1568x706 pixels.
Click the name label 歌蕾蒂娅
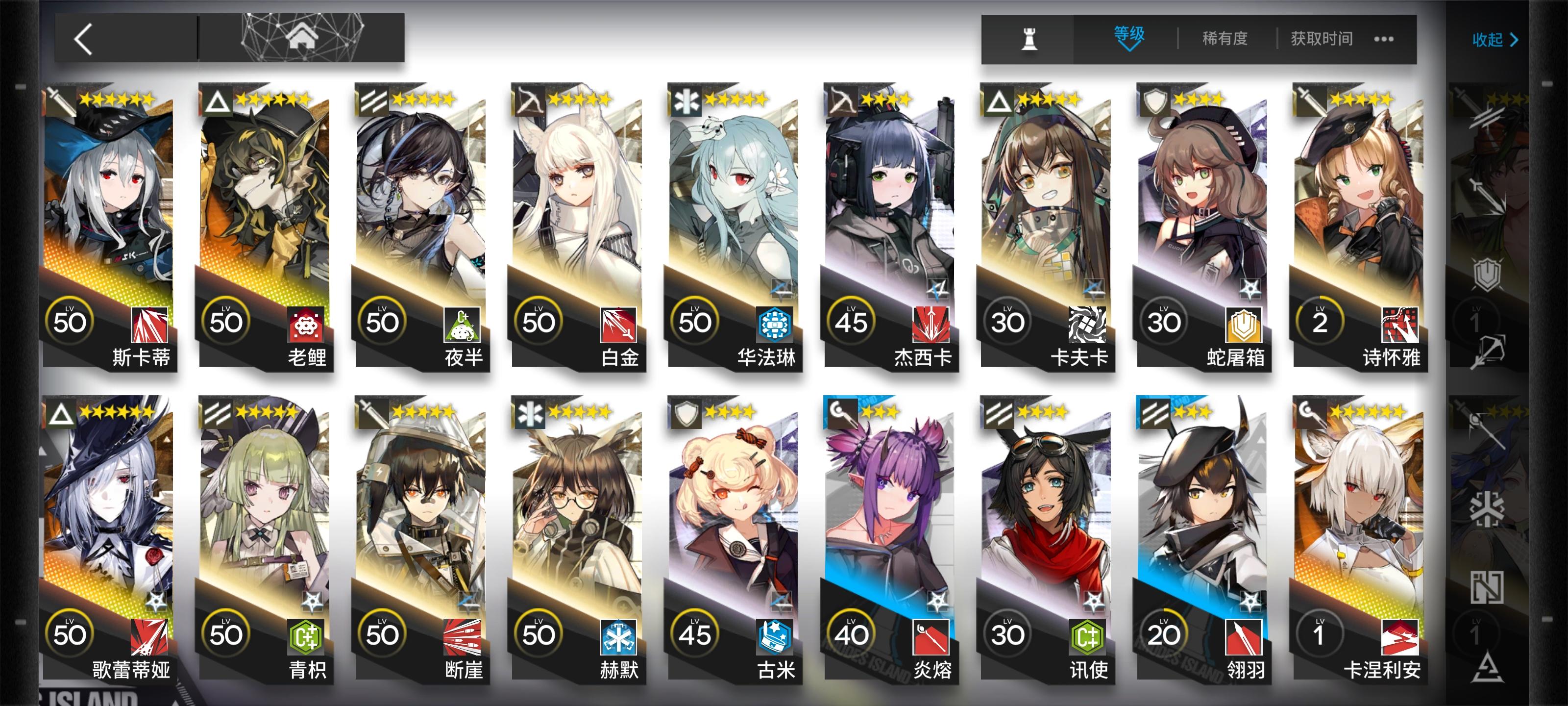(133, 670)
